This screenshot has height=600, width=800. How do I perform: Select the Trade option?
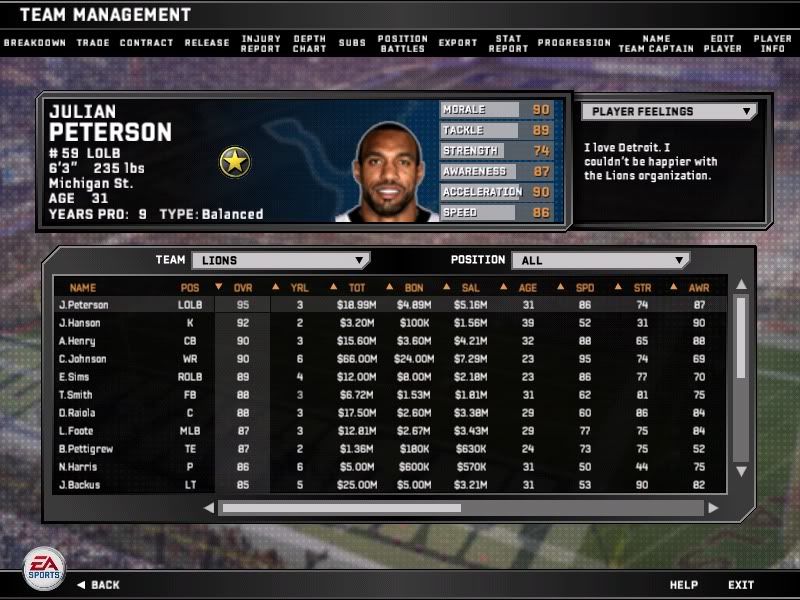(x=92, y=43)
